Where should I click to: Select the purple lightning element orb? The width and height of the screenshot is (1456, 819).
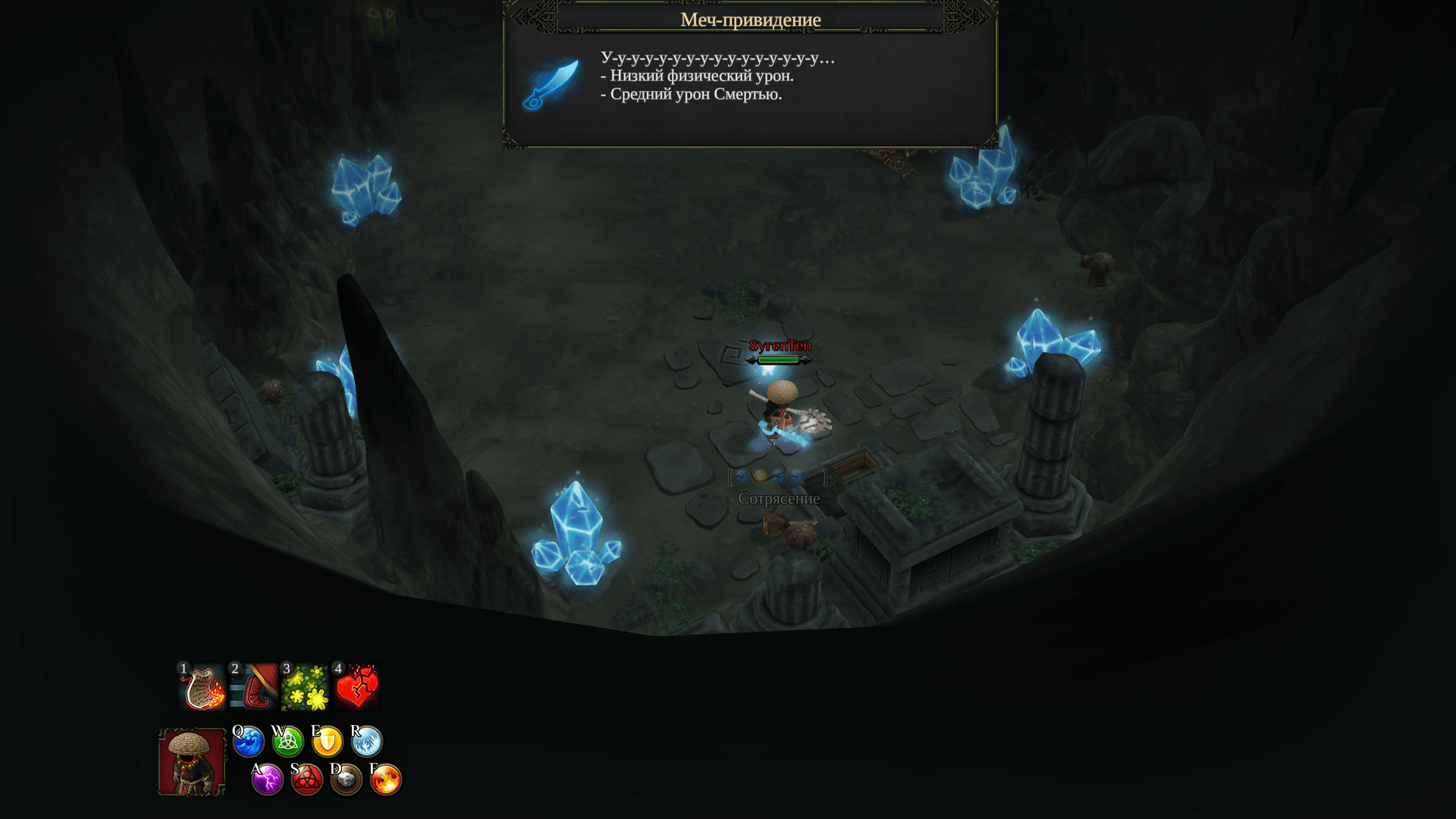pyautogui.click(x=268, y=780)
